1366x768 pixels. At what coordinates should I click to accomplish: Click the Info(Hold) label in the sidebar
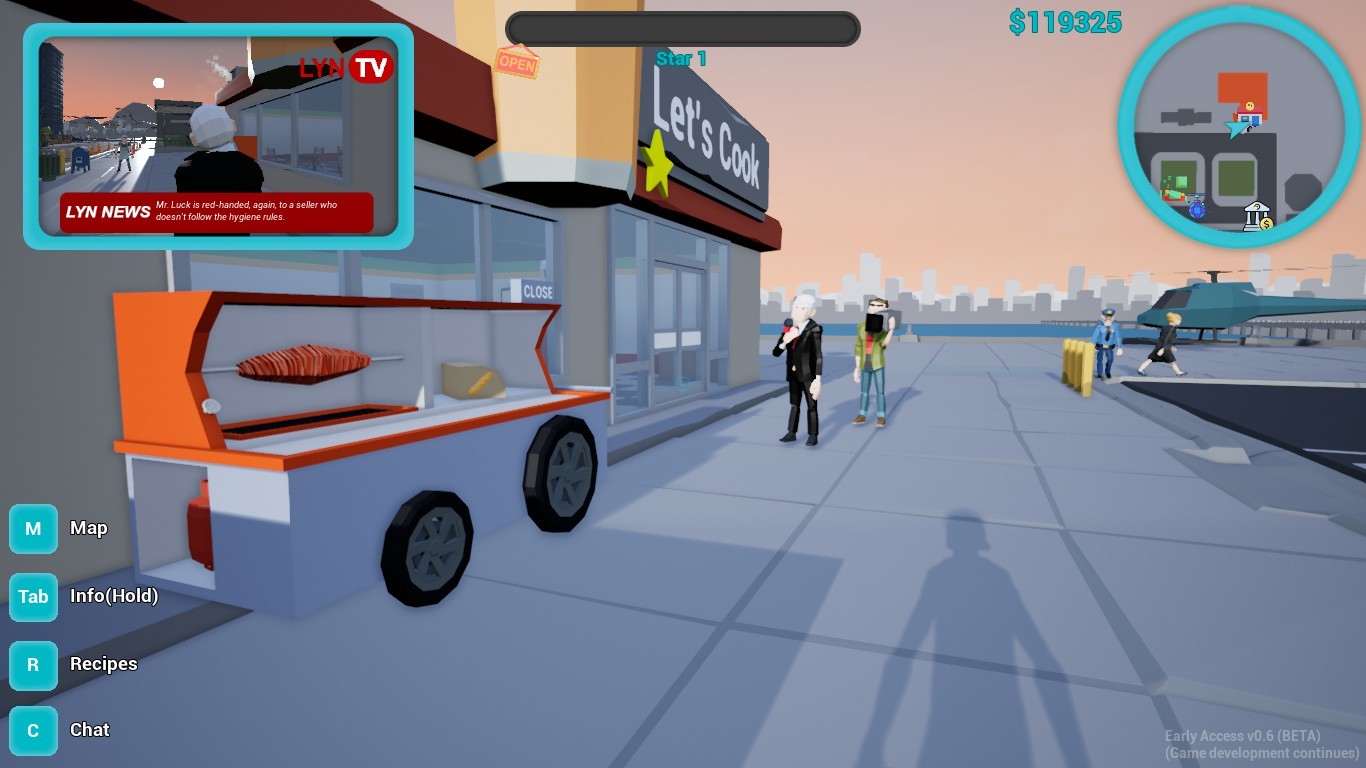pyautogui.click(x=113, y=597)
